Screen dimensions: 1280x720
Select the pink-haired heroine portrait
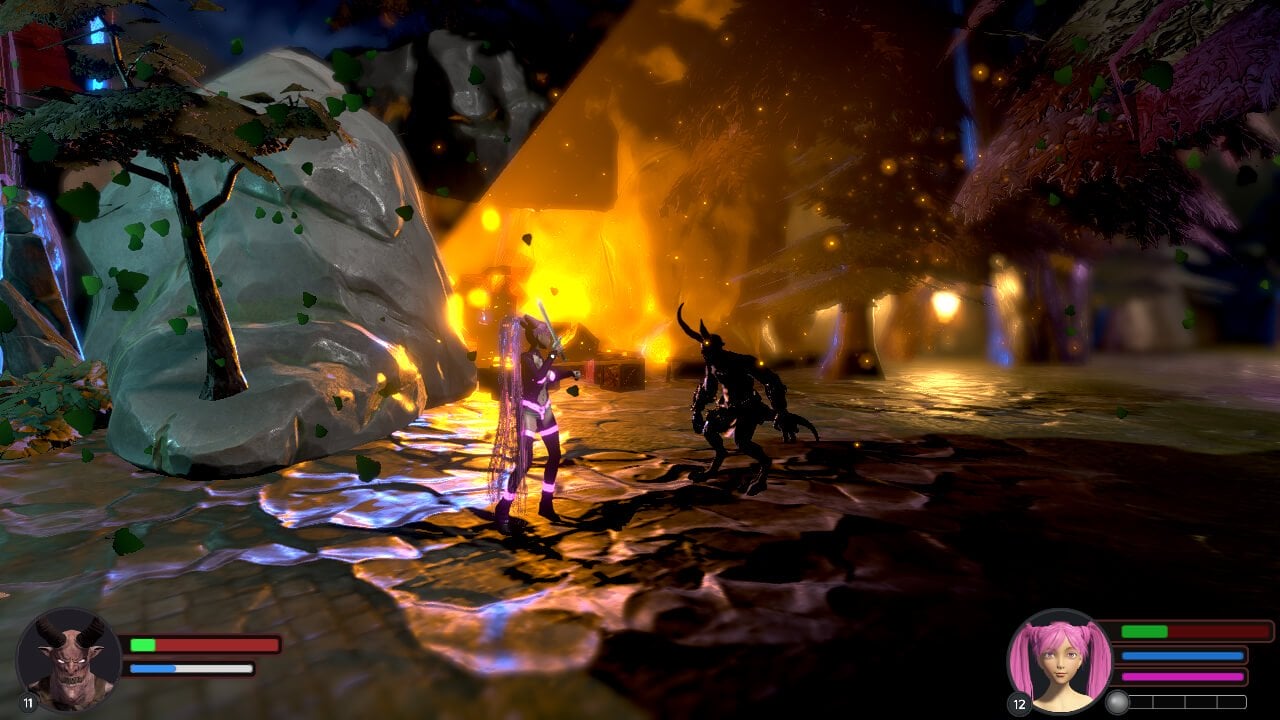coord(1059,660)
